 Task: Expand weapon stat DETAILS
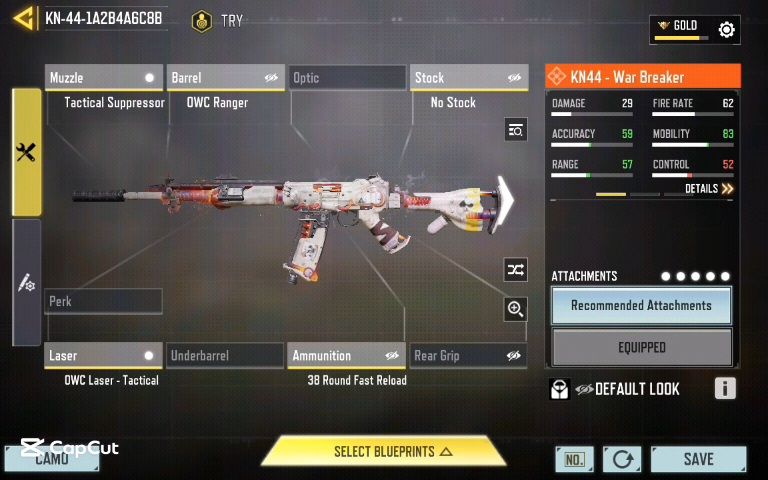point(709,188)
